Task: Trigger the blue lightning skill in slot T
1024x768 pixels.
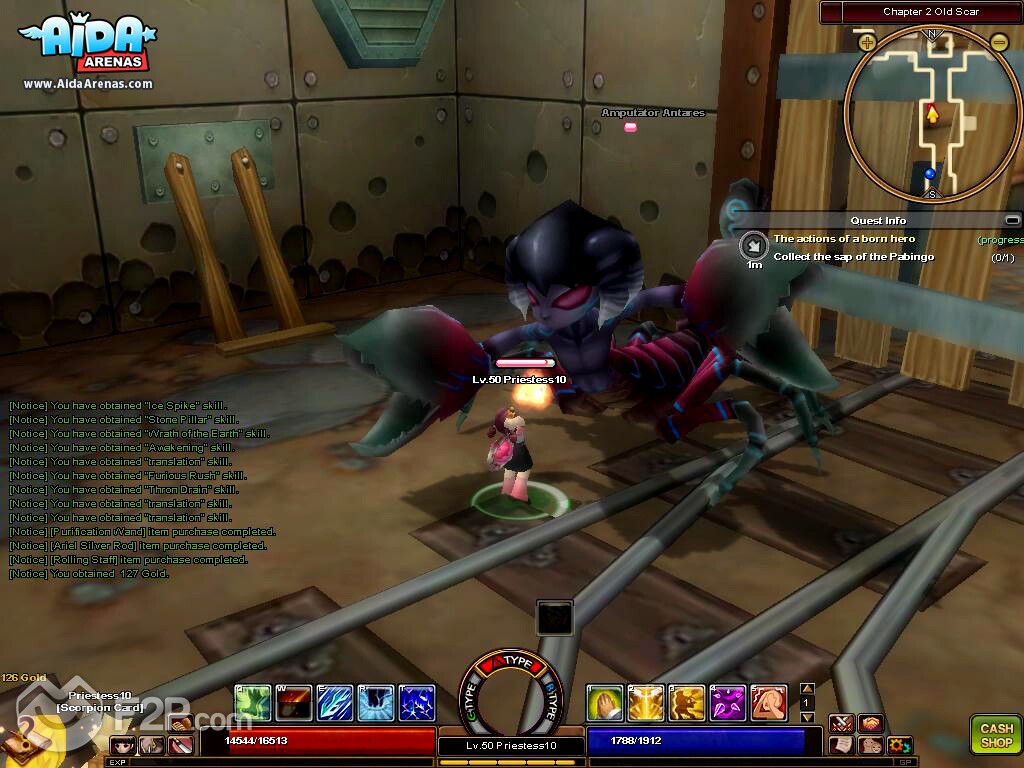Action: [x=416, y=703]
